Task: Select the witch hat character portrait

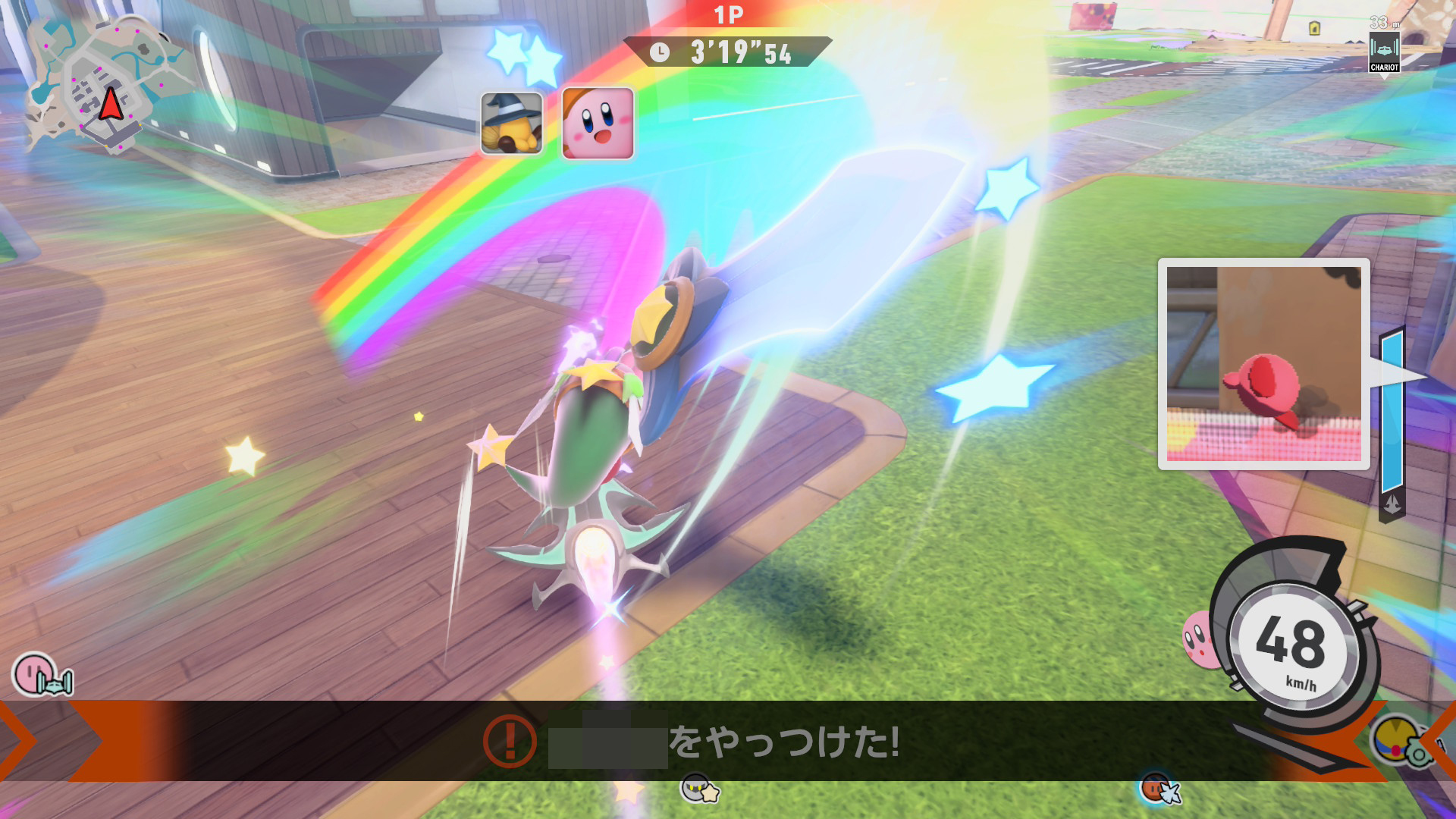Action: coord(512,123)
